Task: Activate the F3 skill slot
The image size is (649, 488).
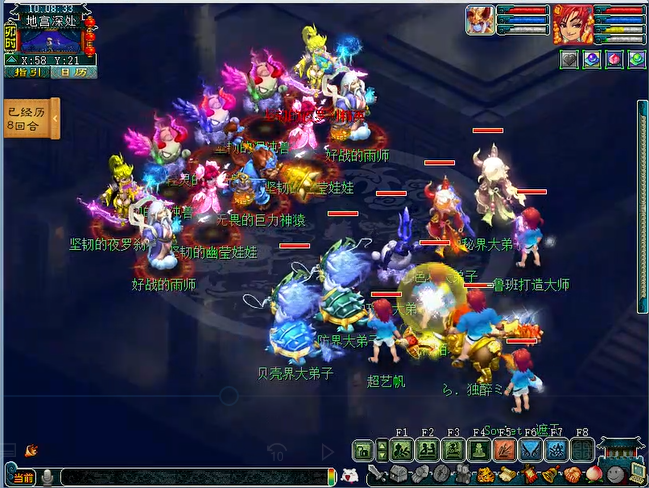Action: pyautogui.click(x=452, y=450)
